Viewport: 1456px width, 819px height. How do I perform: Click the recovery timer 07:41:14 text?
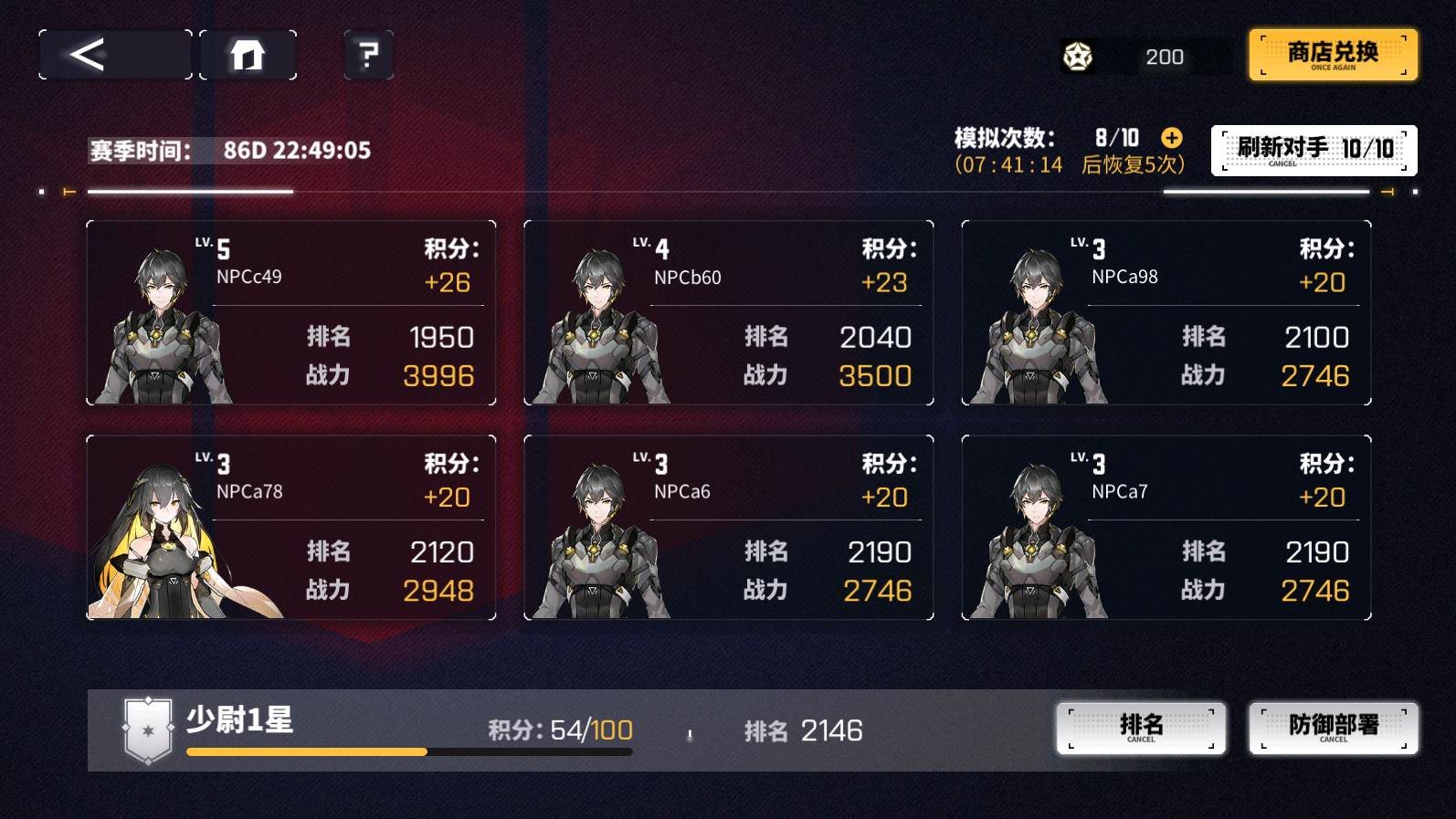click(1008, 165)
